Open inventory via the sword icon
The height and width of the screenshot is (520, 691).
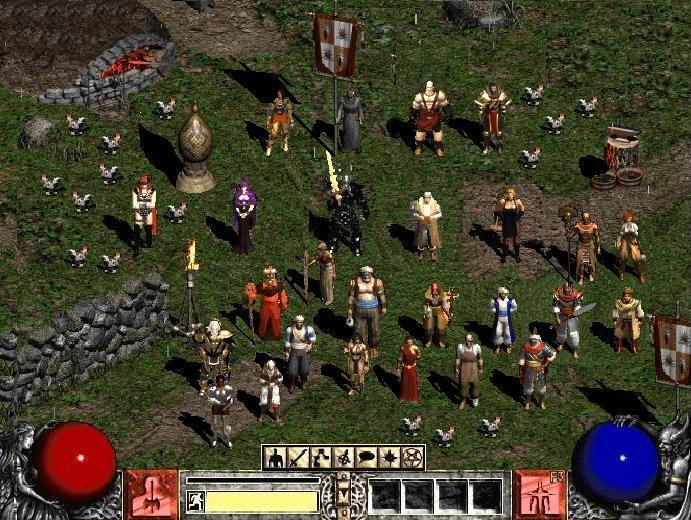pyautogui.click(x=298, y=458)
